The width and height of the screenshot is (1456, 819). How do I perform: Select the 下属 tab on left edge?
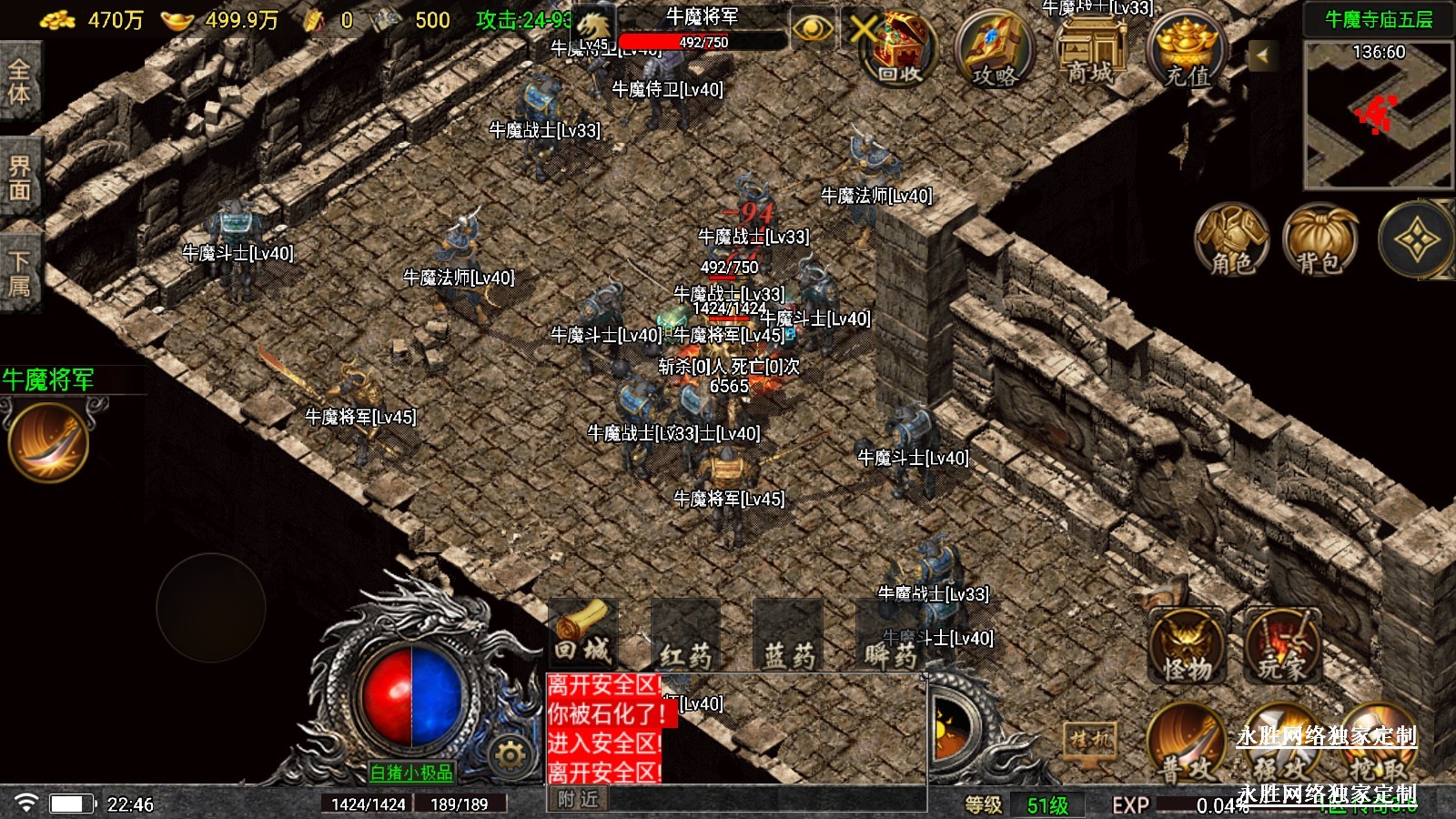click(x=19, y=275)
